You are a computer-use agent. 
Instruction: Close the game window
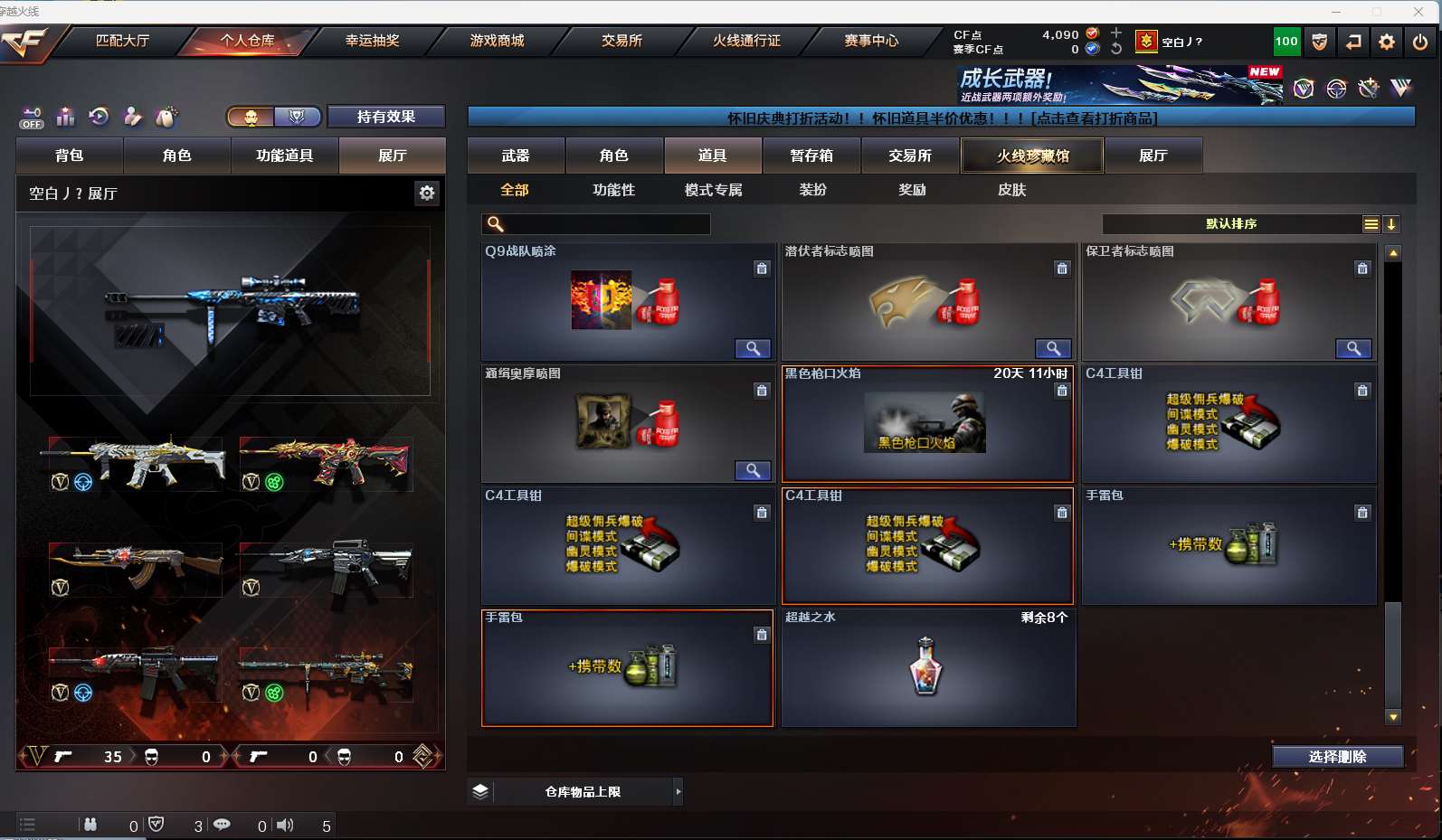(1418, 11)
